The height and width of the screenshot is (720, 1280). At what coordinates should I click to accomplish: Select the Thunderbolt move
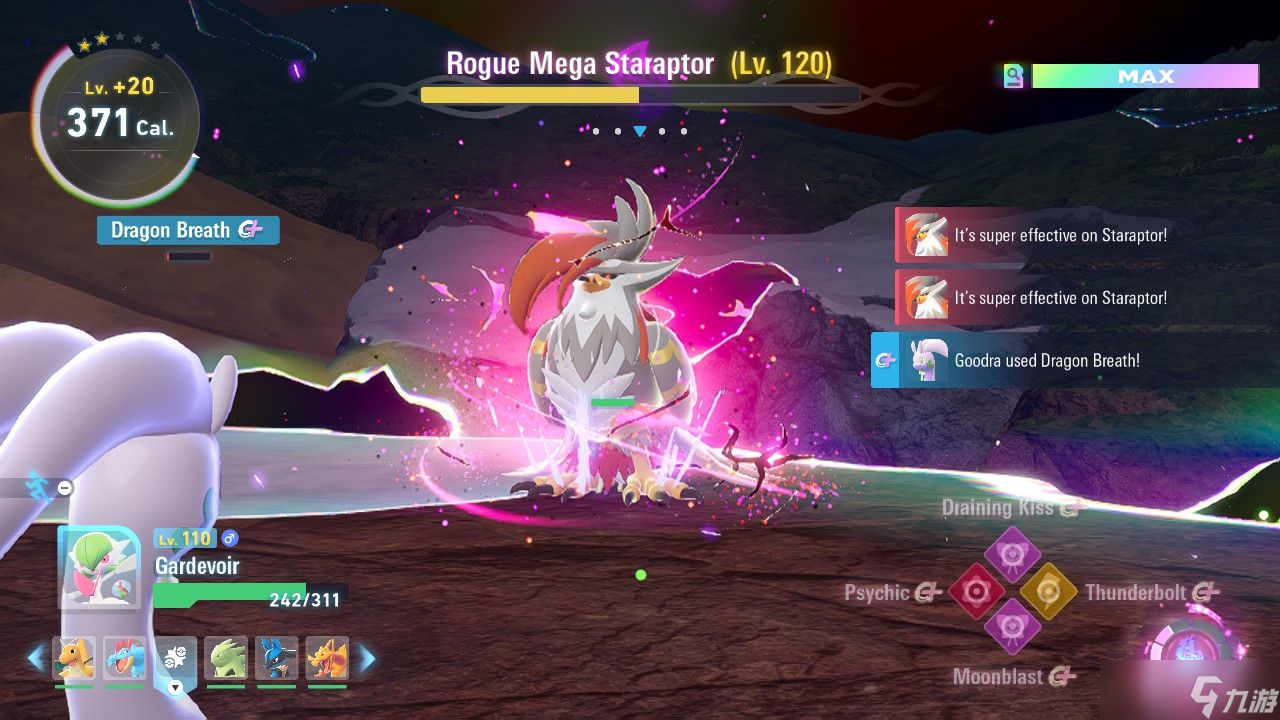[1046, 592]
